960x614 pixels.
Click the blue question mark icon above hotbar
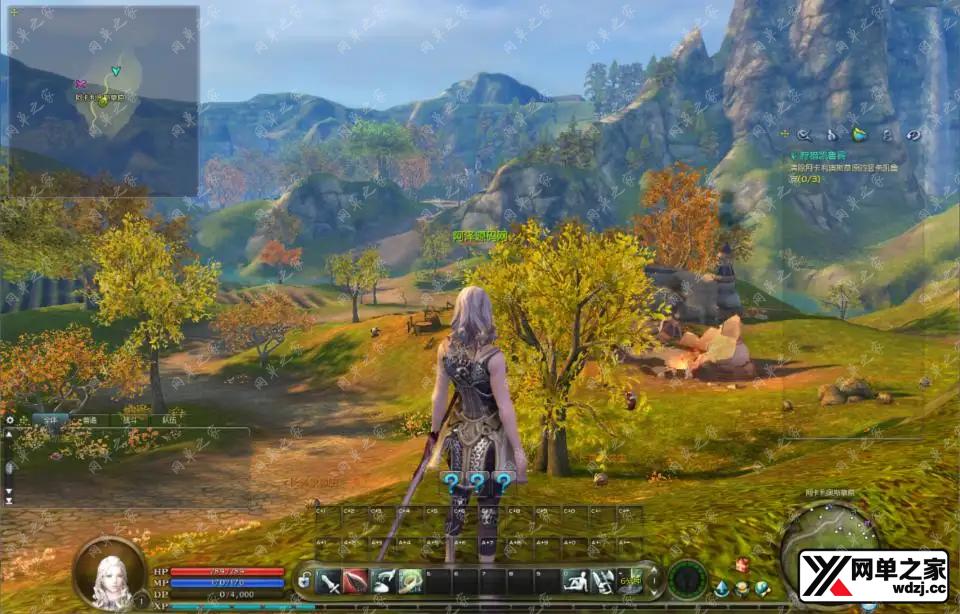point(477,483)
